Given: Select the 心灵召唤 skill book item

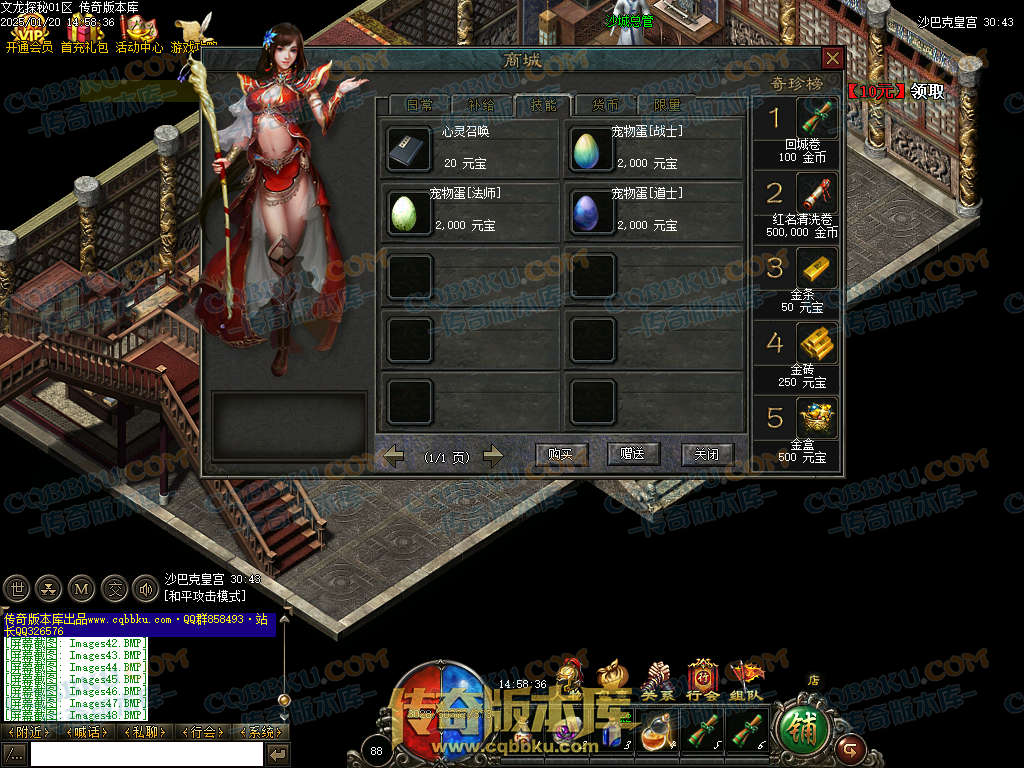Looking at the screenshot, I should pyautogui.click(x=410, y=149).
